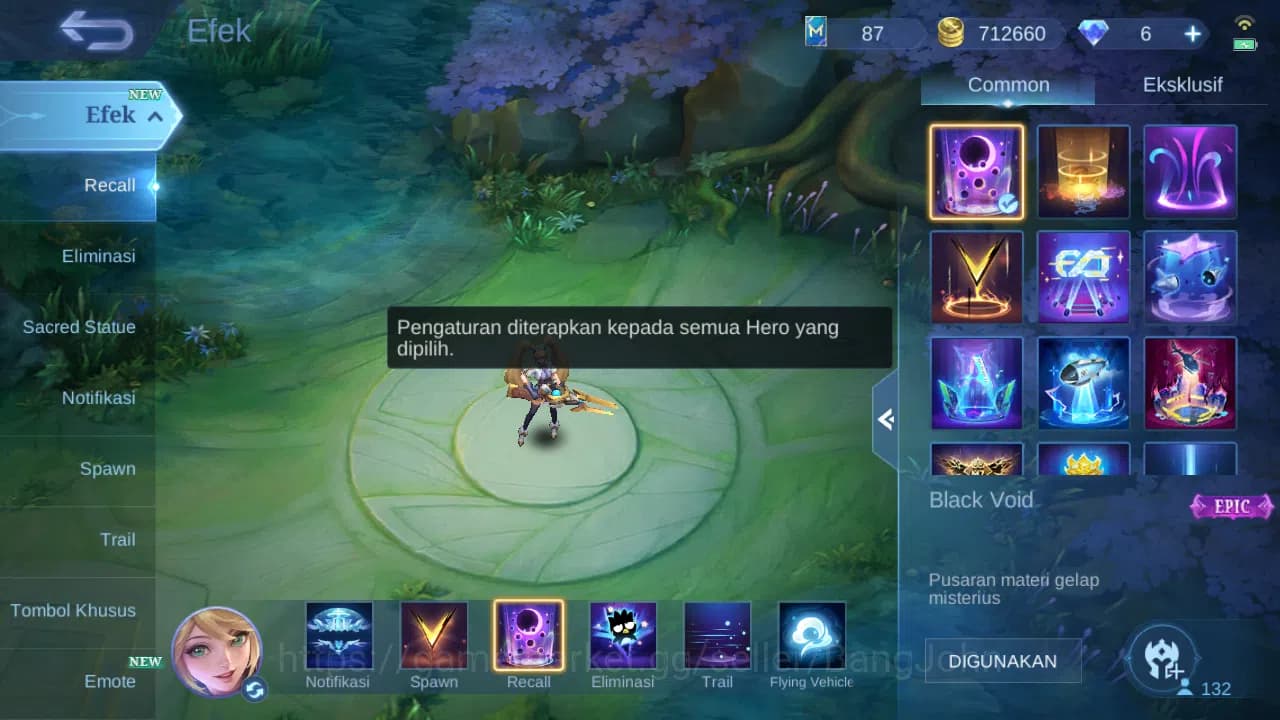This screenshot has width=1280, height=720.
Task: Select the golden fountain effect thumbnail
Action: [x=1083, y=171]
